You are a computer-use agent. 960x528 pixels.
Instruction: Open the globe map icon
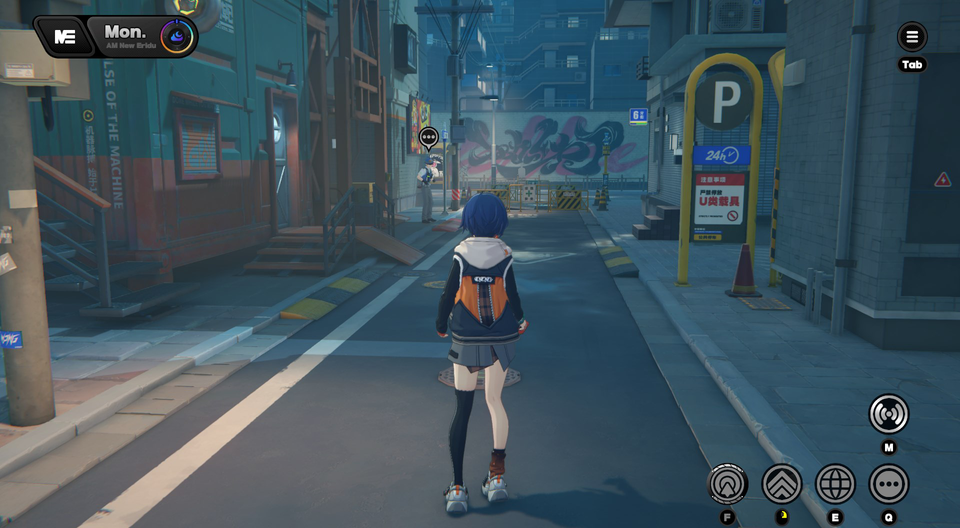pos(835,484)
